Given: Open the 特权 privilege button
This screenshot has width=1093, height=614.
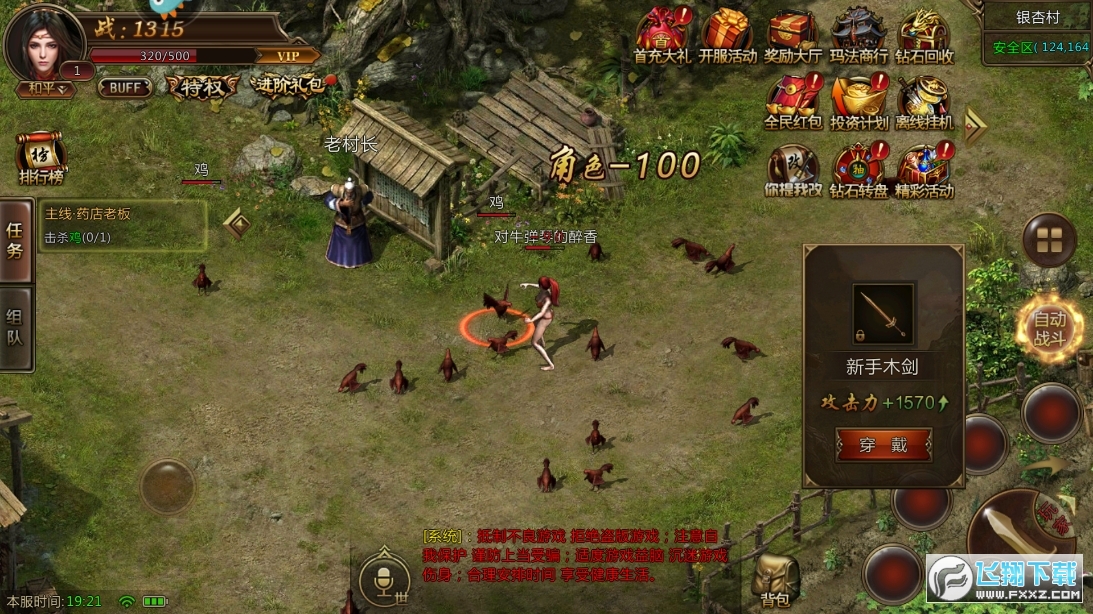Looking at the screenshot, I should coord(203,88).
